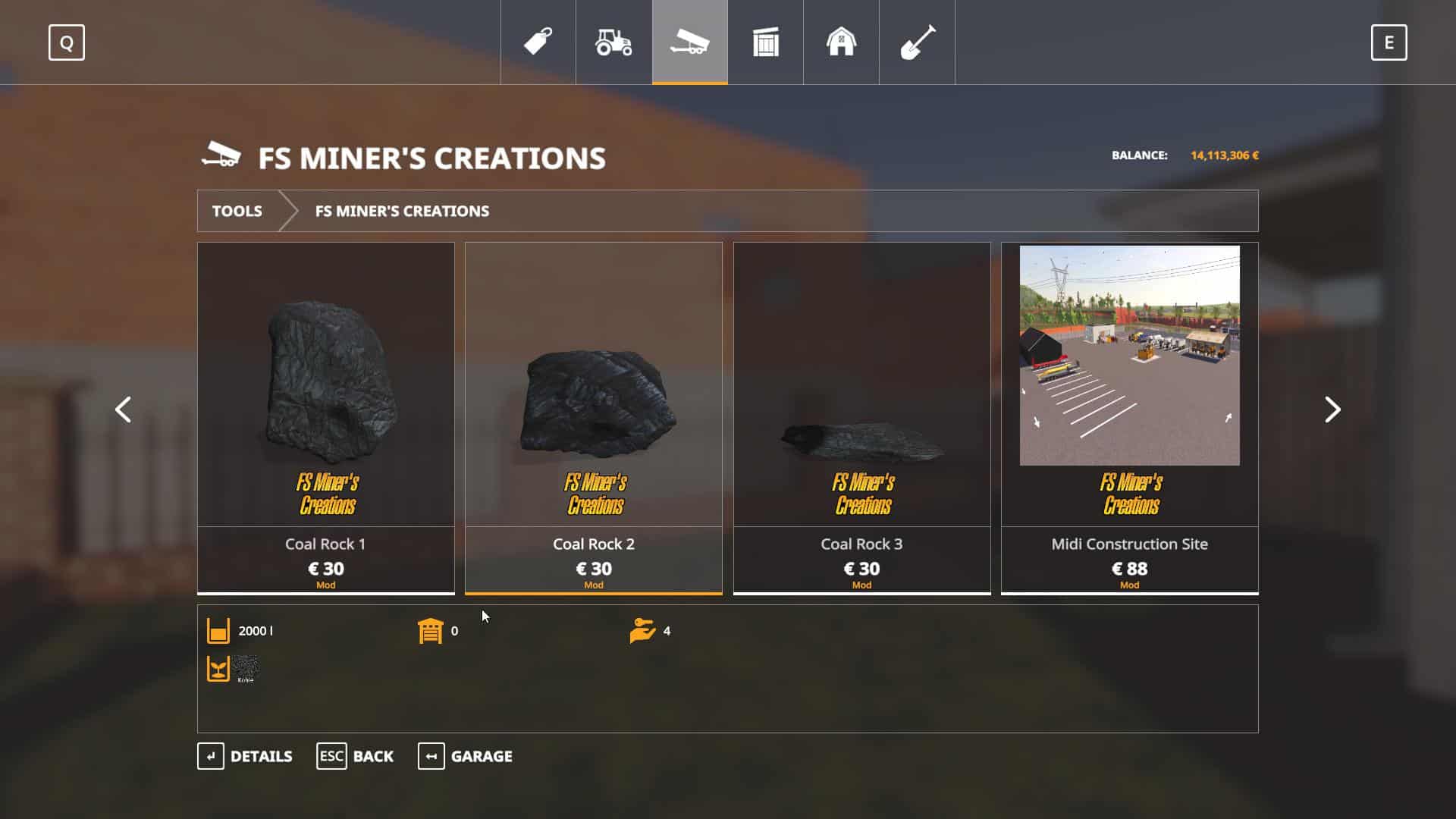Image resolution: width=1456 pixels, height=819 pixels.
Task: Switch to the tractor vehicles tab
Action: 613,42
